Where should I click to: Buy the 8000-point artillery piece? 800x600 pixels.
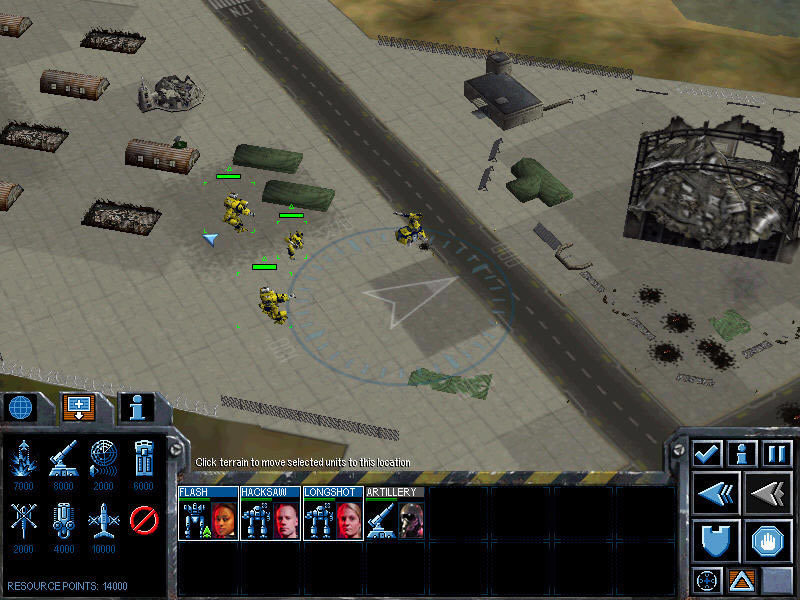click(x=63, y=460)
